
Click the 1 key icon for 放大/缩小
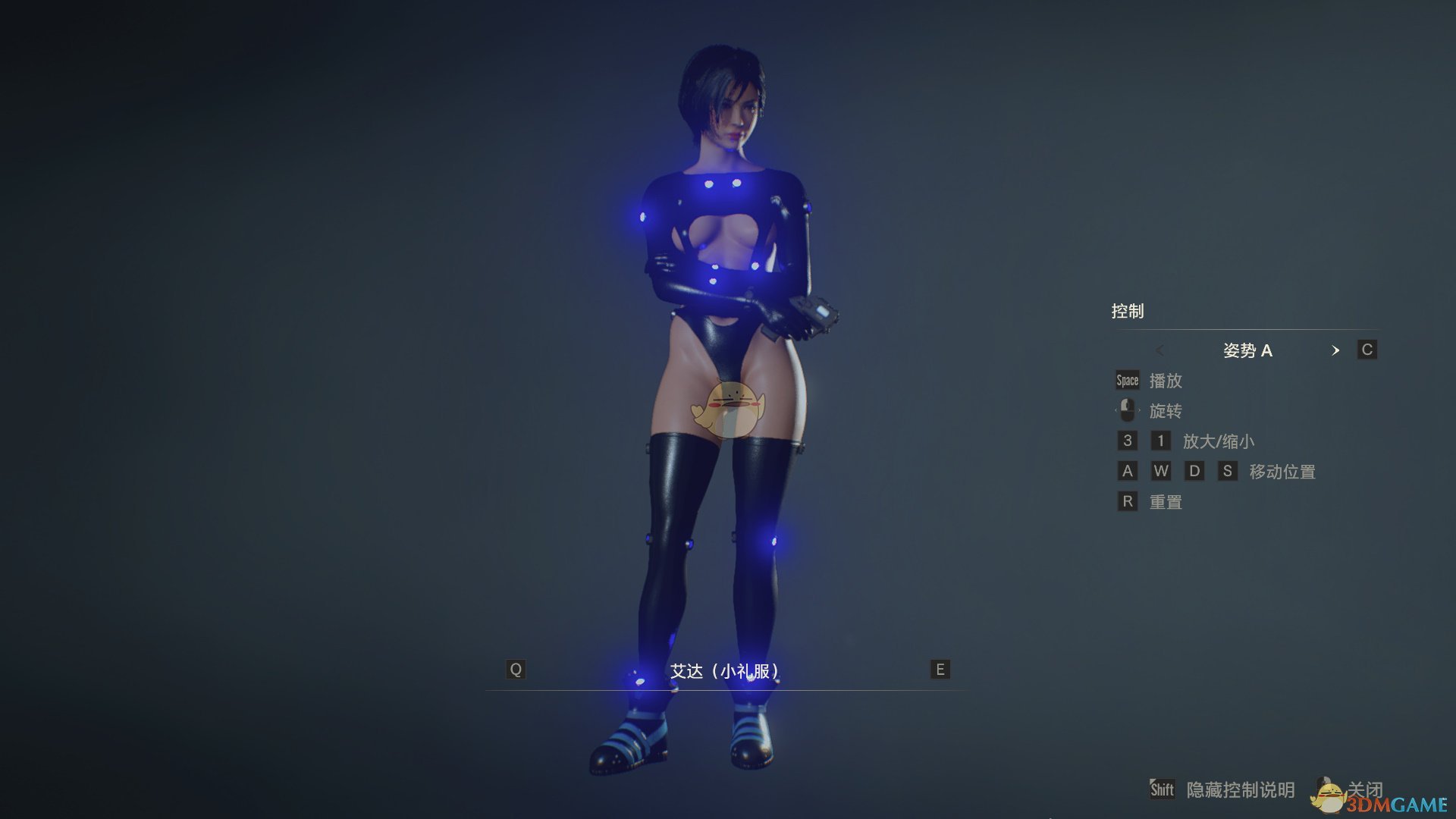pyautogui.click(x=1160, y=441)
